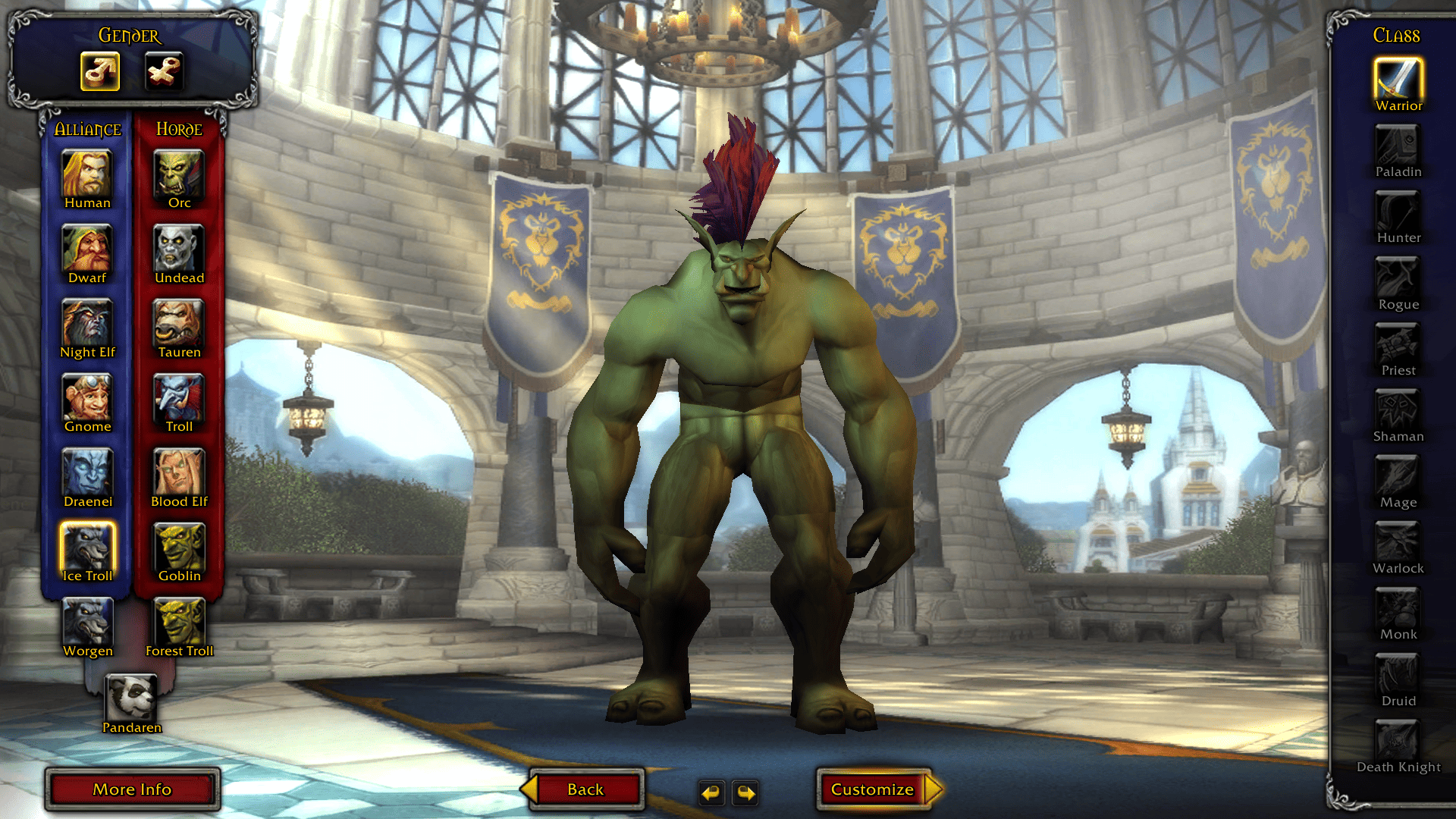The height and width of the screenshot is (819, 1456).
Task: Click the Customize button
Action: point(874,789)
